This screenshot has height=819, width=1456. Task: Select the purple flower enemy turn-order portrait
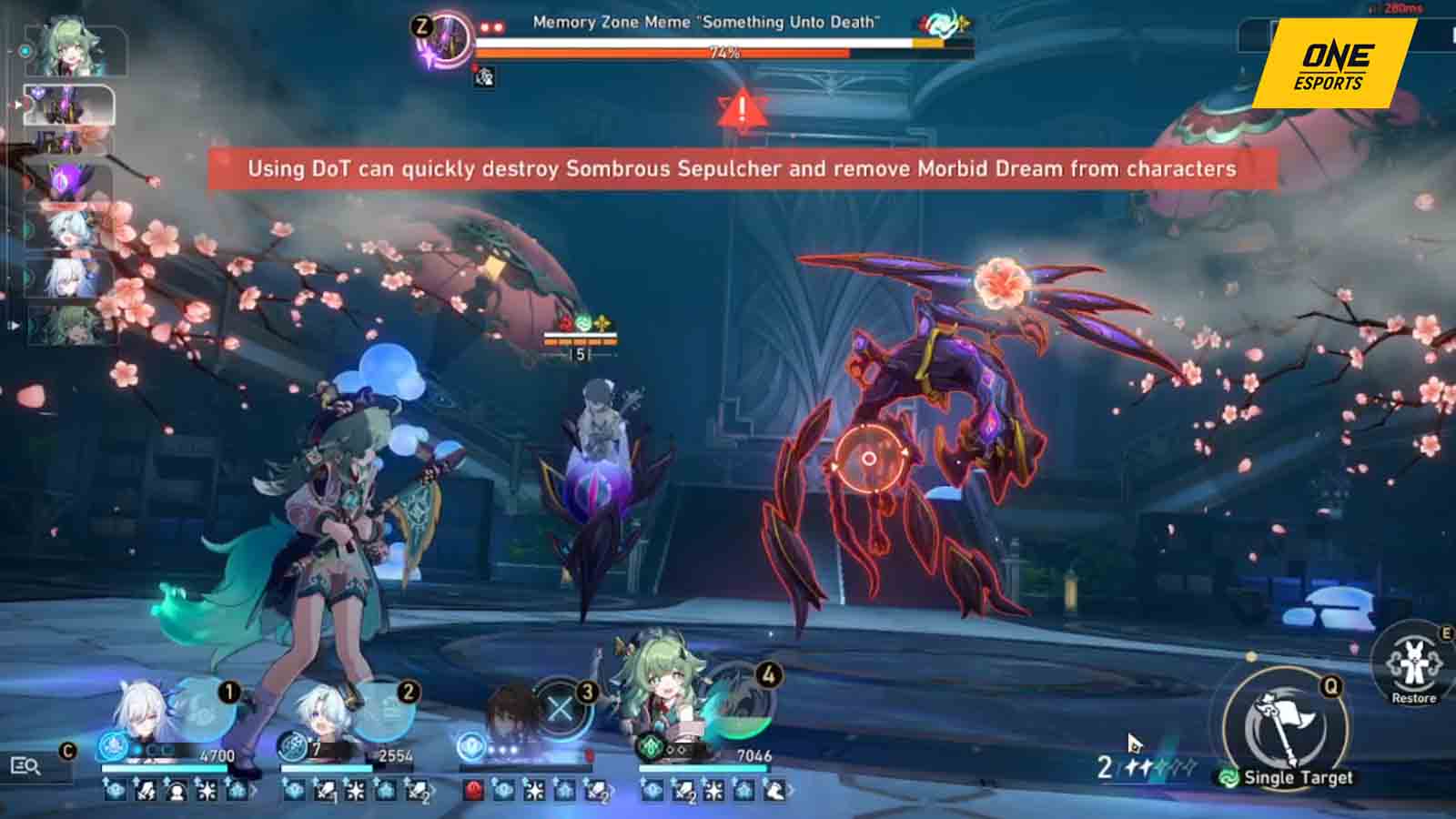pos(68,180)
